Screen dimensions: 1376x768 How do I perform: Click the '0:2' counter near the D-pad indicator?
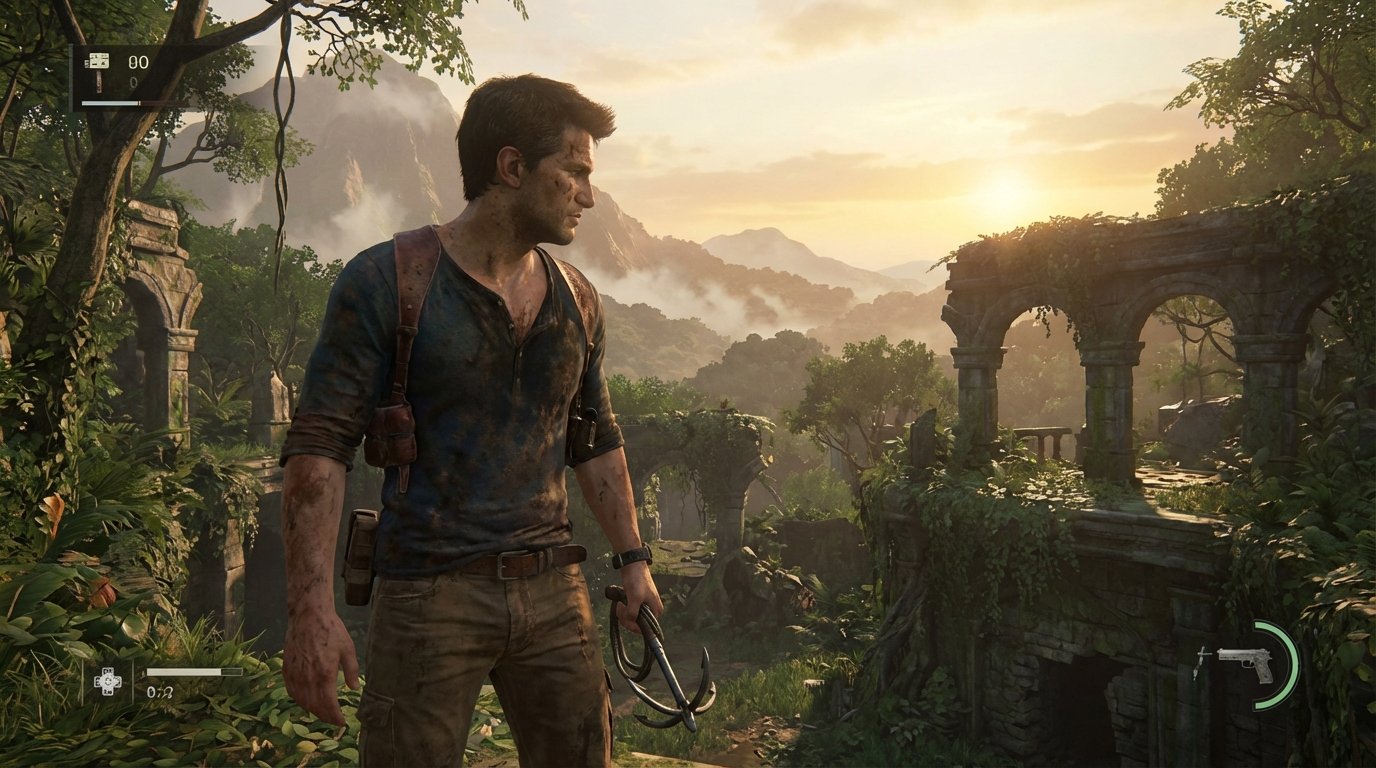tap(160, 692)
